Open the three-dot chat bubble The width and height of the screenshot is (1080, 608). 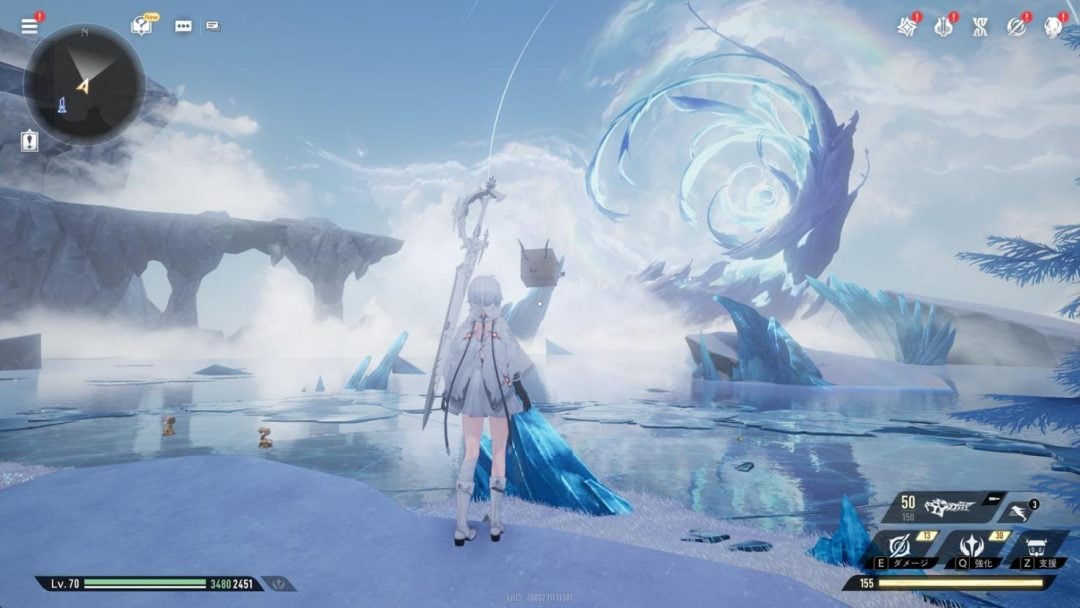183,26
